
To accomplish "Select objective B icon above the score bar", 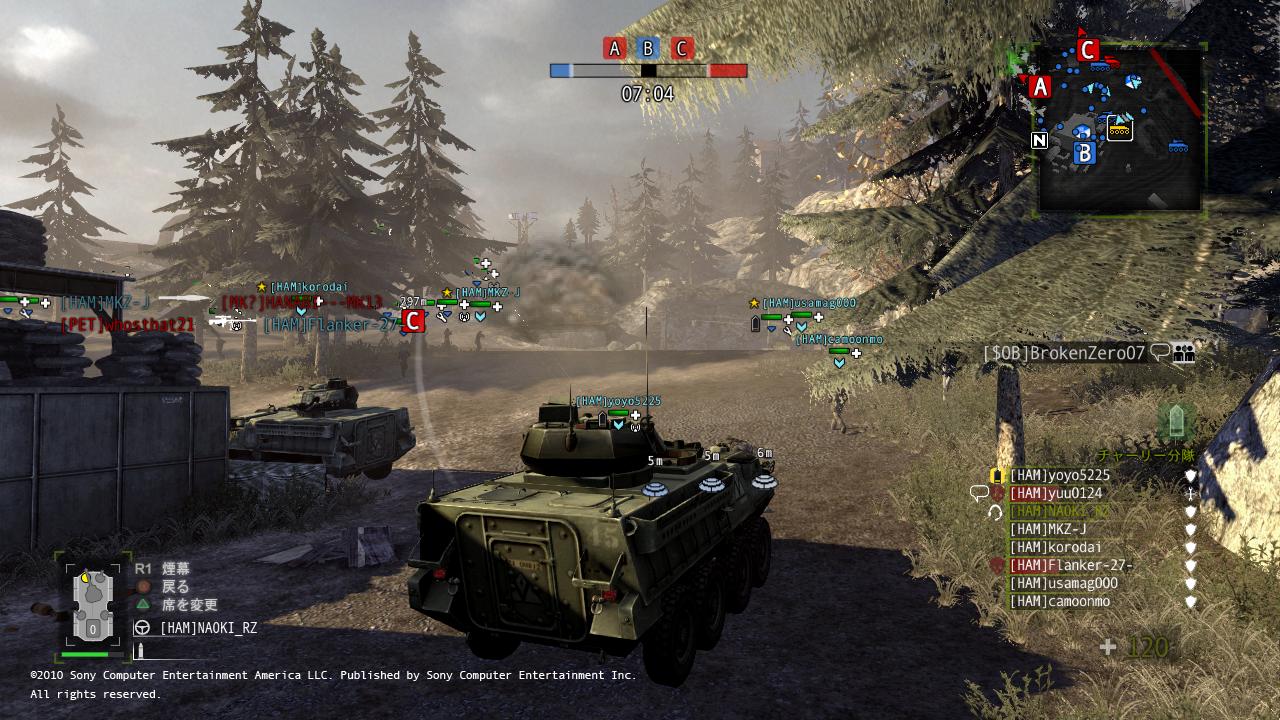I will tap(648, 48).
